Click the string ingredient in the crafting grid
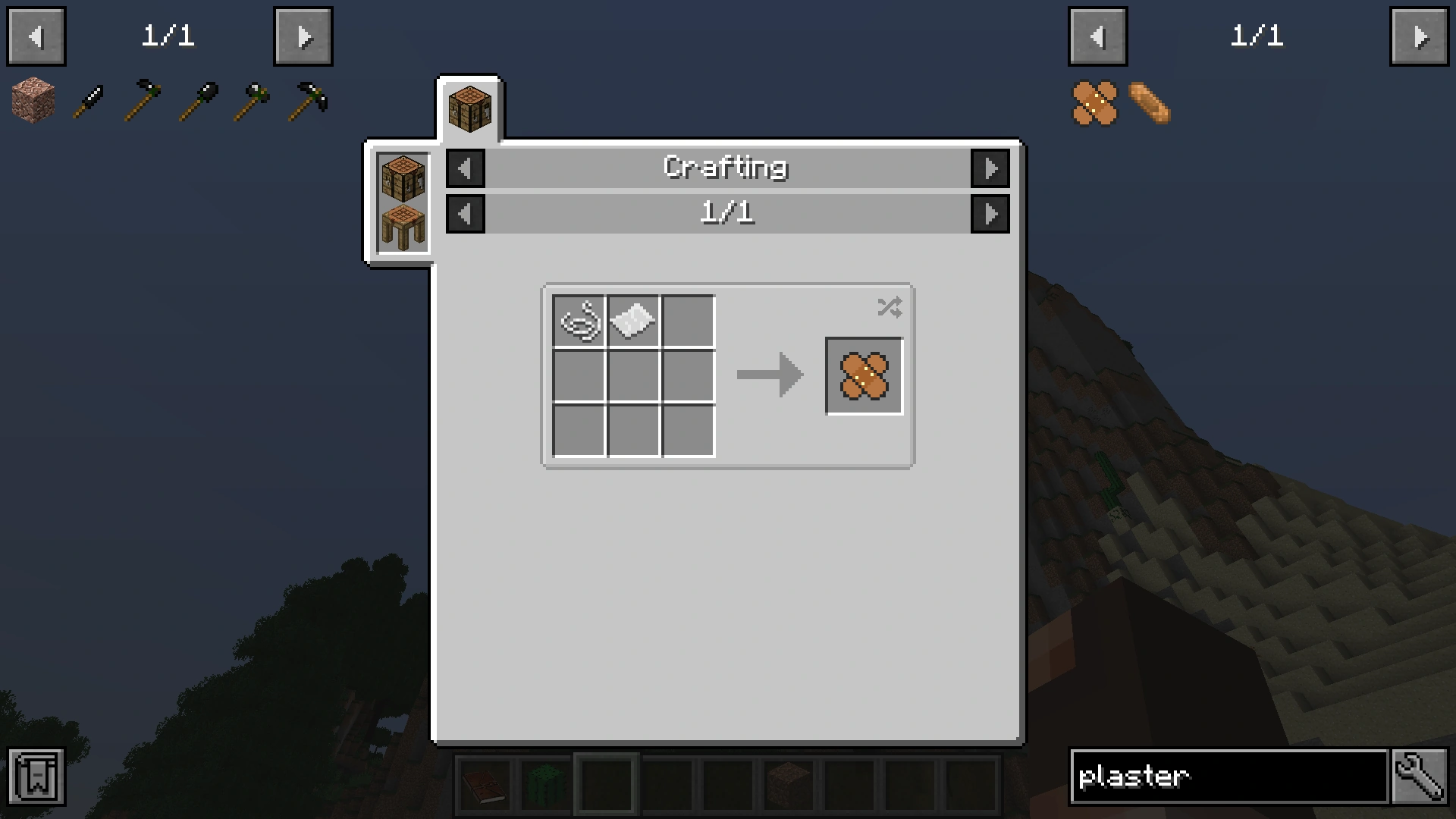 pos(579,322)
